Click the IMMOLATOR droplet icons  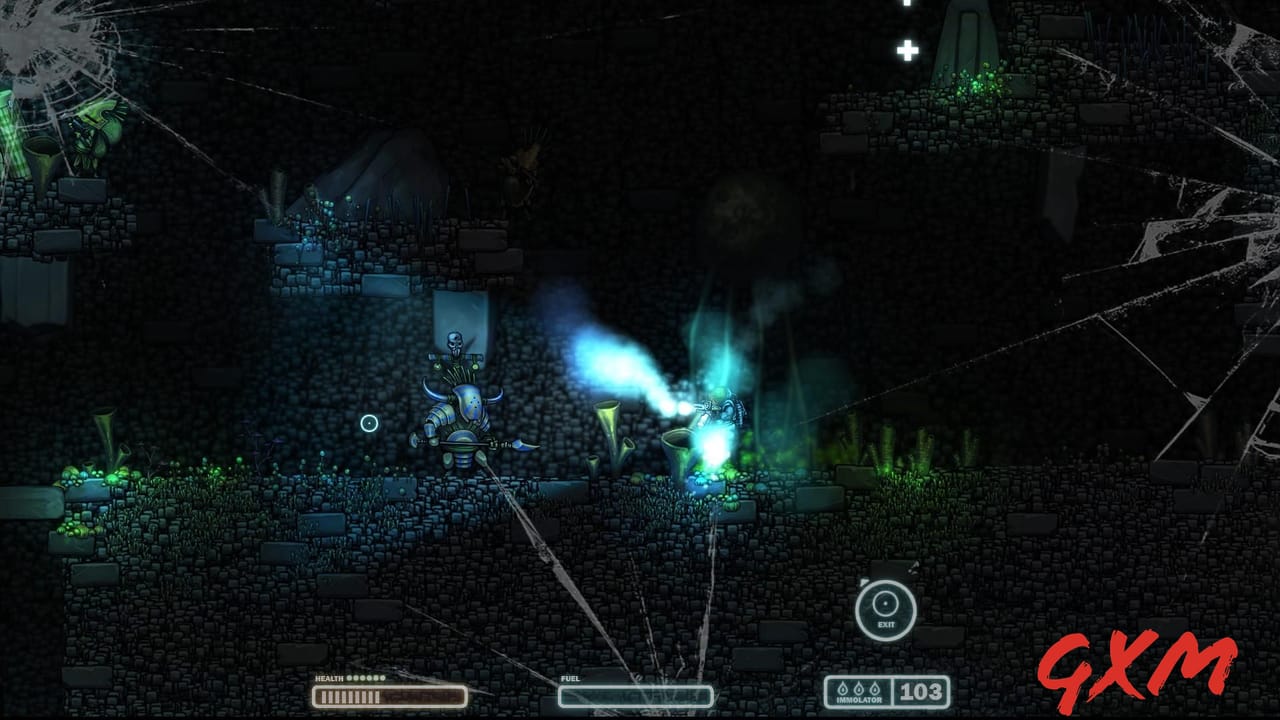[x=858, y=688]
